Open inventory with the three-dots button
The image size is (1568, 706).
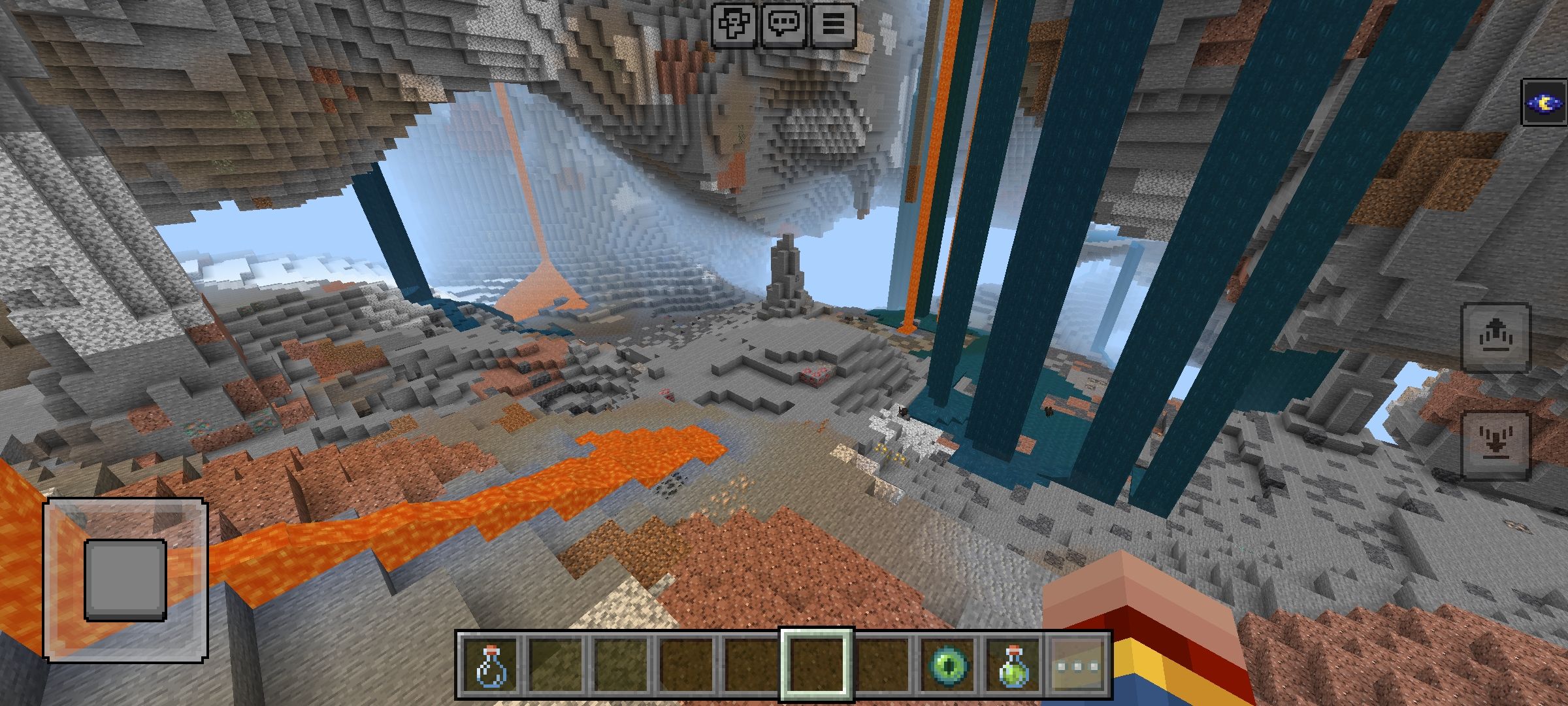pos(1079,665)
